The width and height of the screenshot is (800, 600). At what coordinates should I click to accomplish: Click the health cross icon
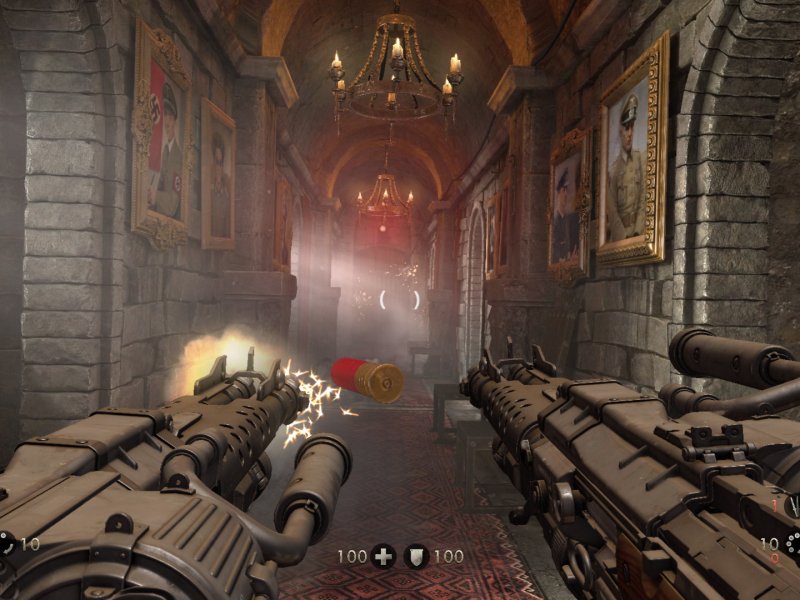[x=383, y=556]
